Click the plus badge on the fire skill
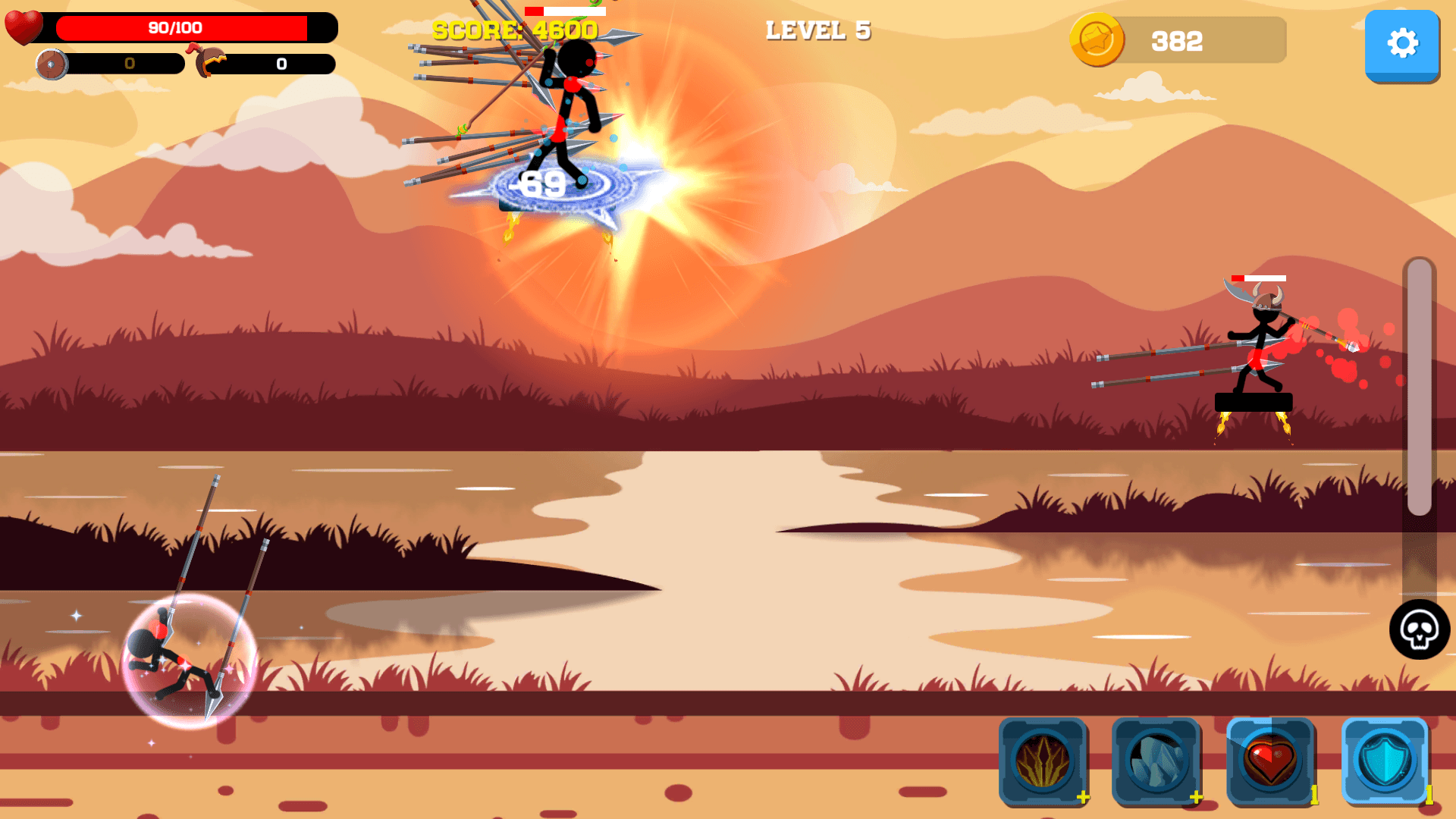 (x=1083, y=796)
